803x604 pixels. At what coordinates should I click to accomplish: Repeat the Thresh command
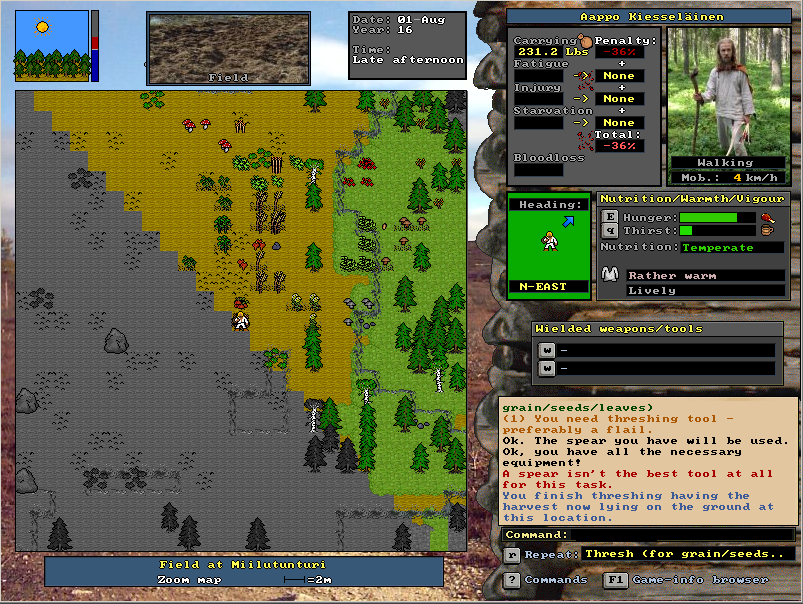point(512,554)
